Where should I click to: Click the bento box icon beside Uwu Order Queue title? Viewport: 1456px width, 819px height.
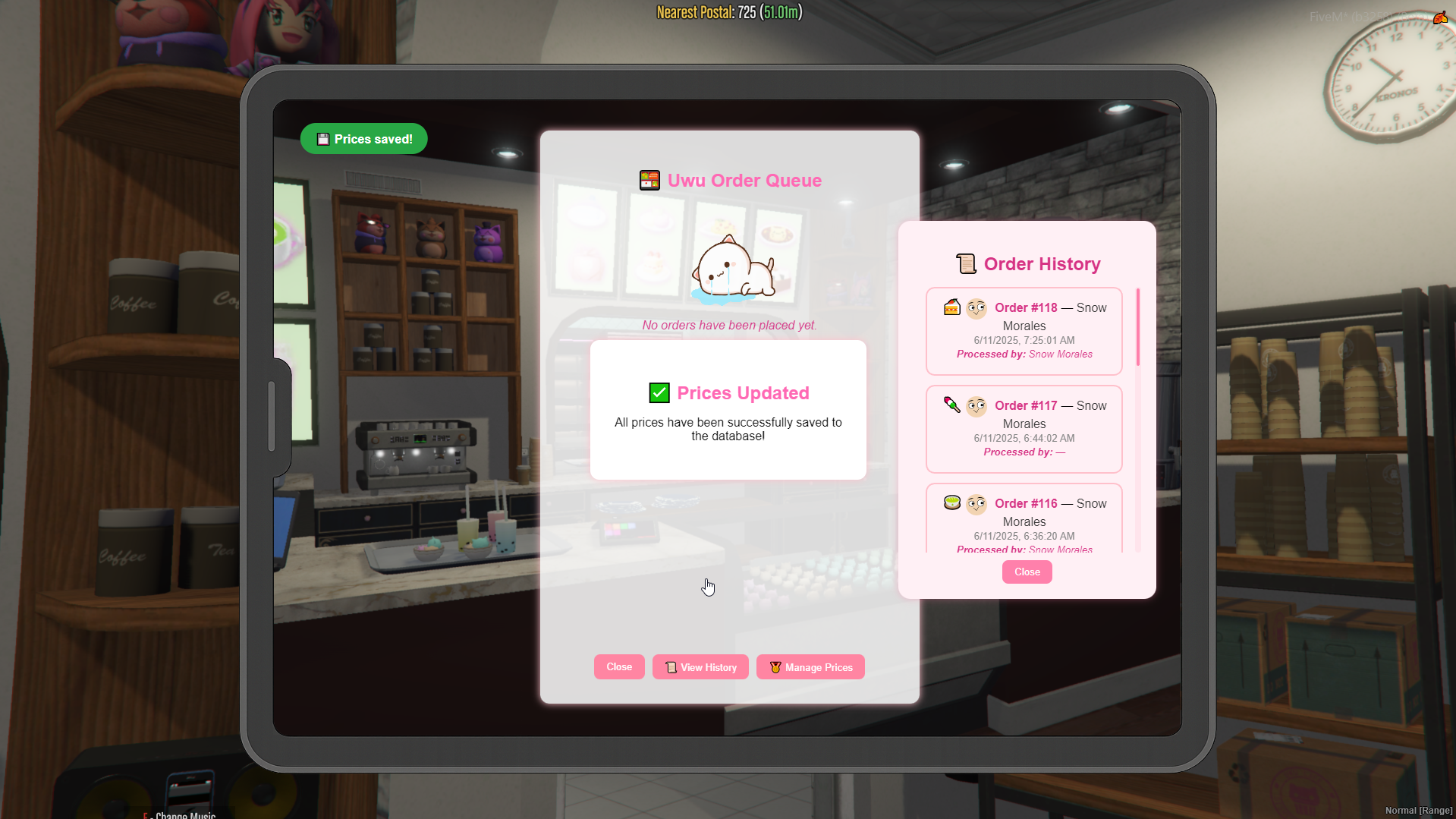click(x=649, y=180)
